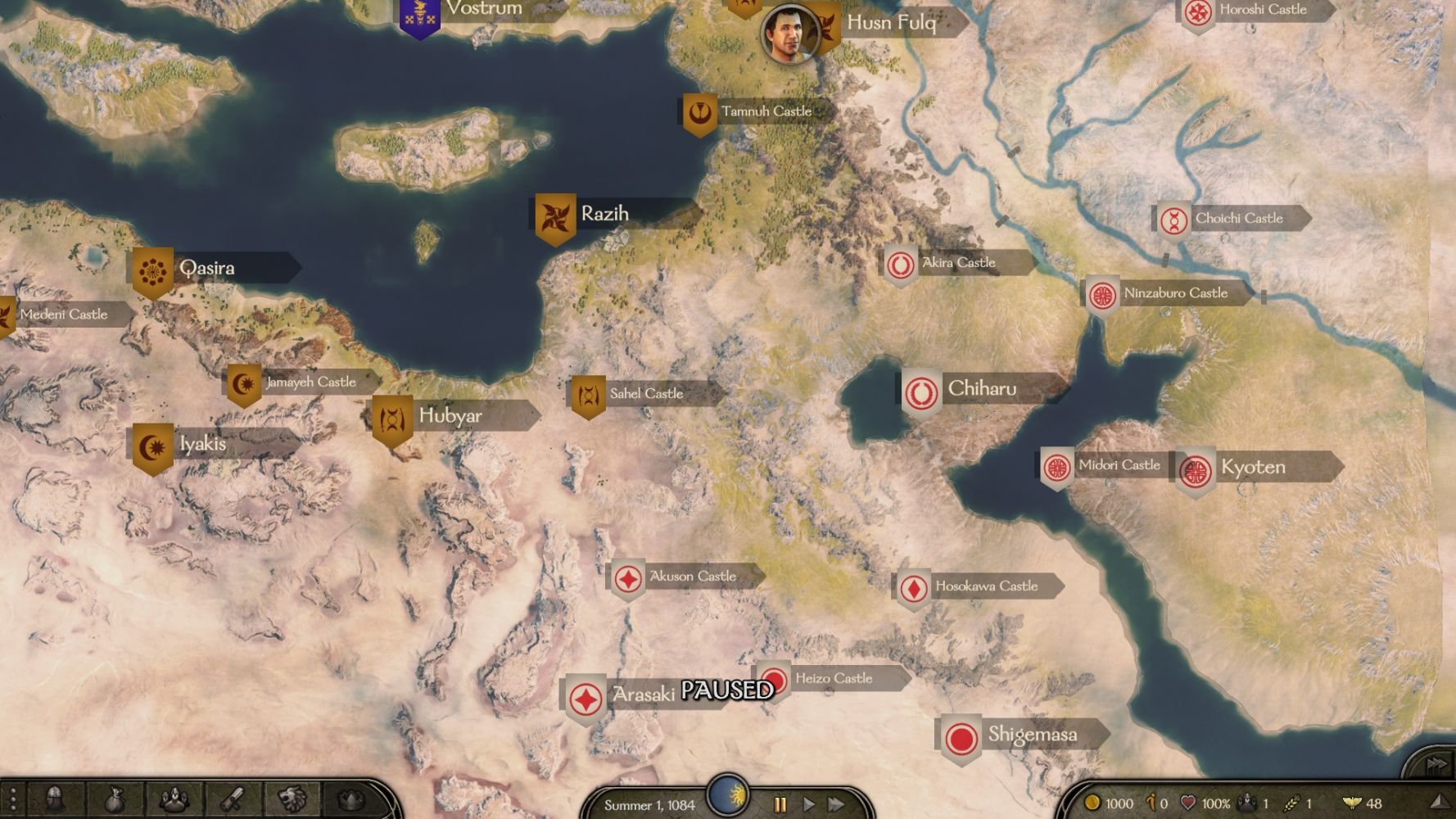
Task: Open the party screen soldiers icon
Action: 174,799
